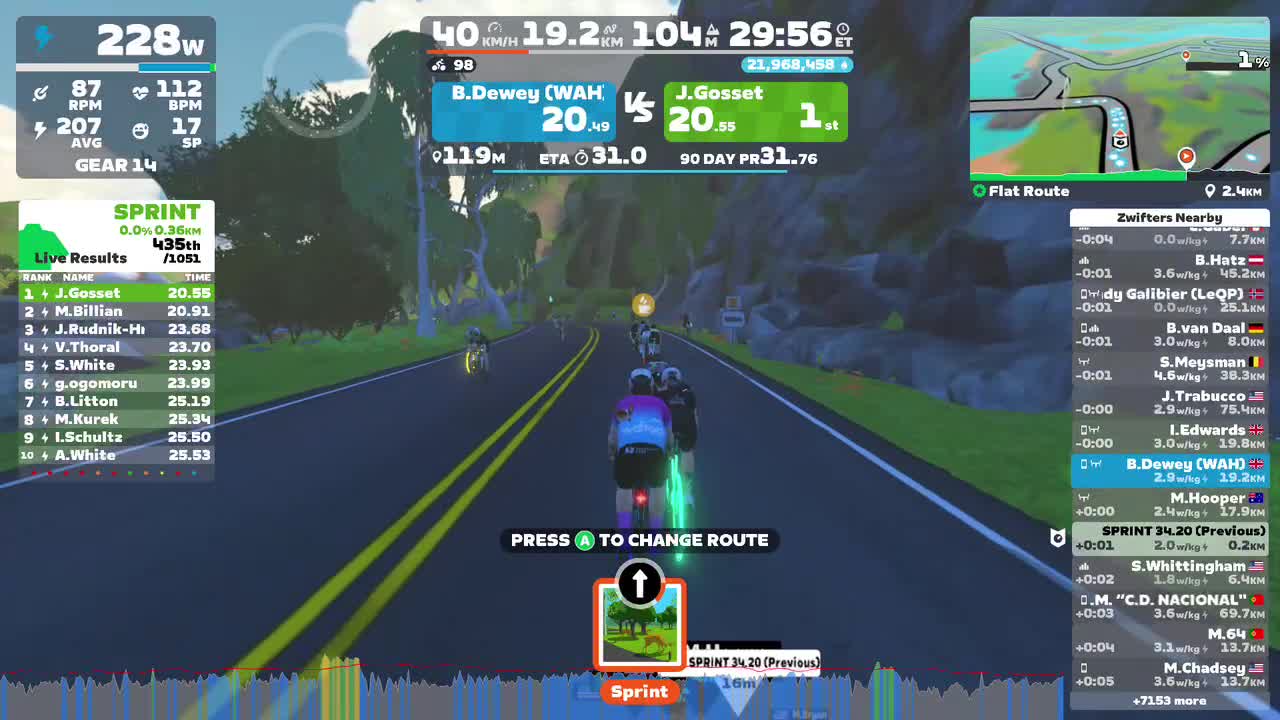
Task: Click the Sprint label at the bottom
Action: [639, 691]
